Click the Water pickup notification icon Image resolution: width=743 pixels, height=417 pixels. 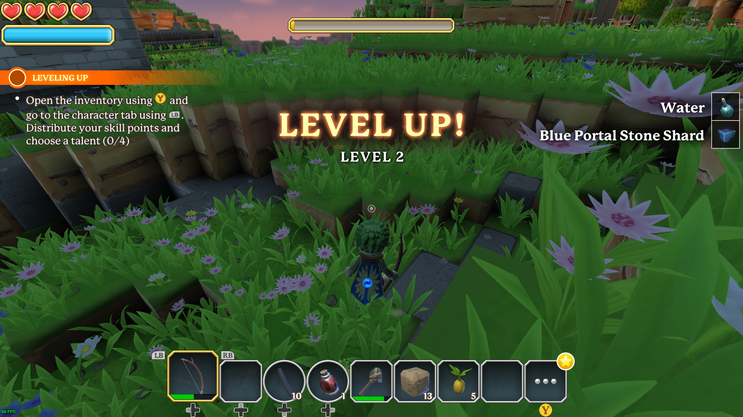tap(725, 107)
